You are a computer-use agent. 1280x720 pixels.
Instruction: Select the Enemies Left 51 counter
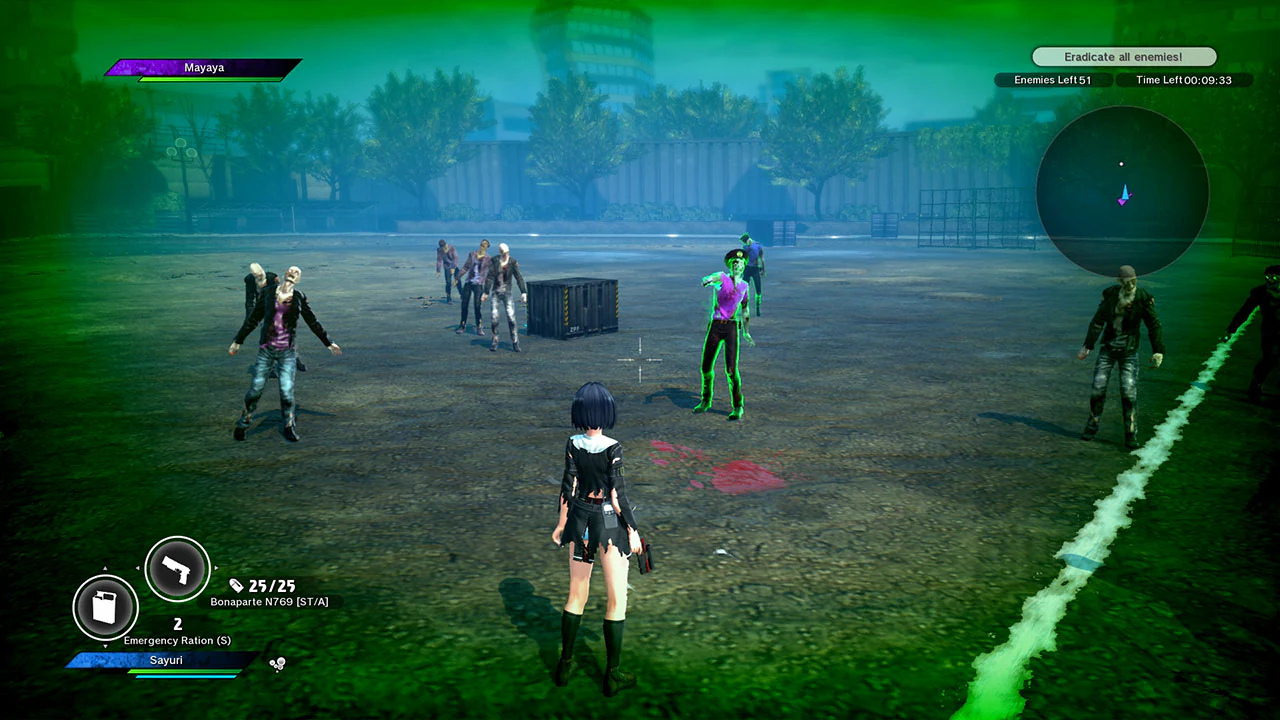pyautogui.click(x=1053, y=80)
